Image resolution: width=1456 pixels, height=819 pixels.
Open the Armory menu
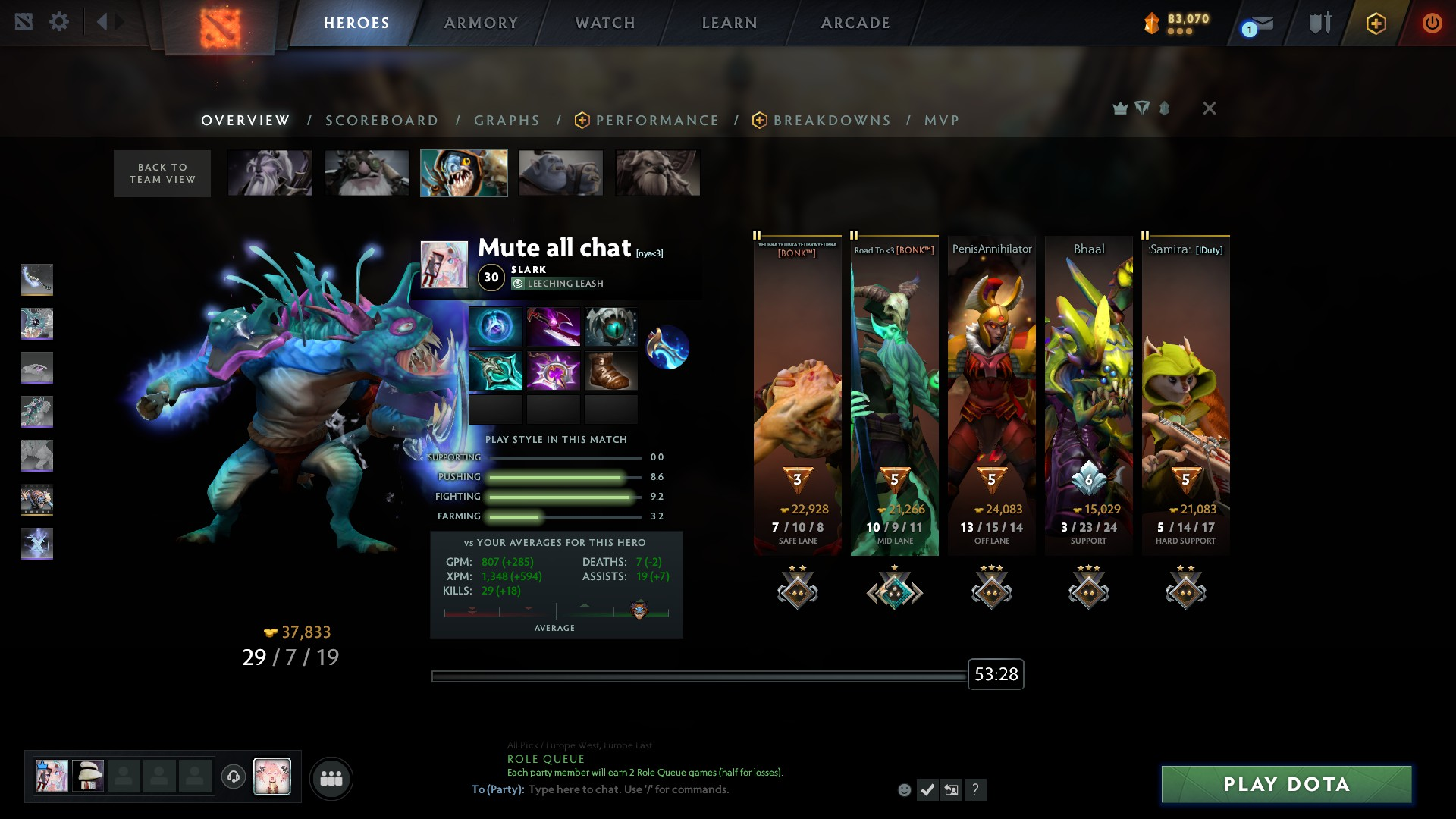(x=481, y=23)
